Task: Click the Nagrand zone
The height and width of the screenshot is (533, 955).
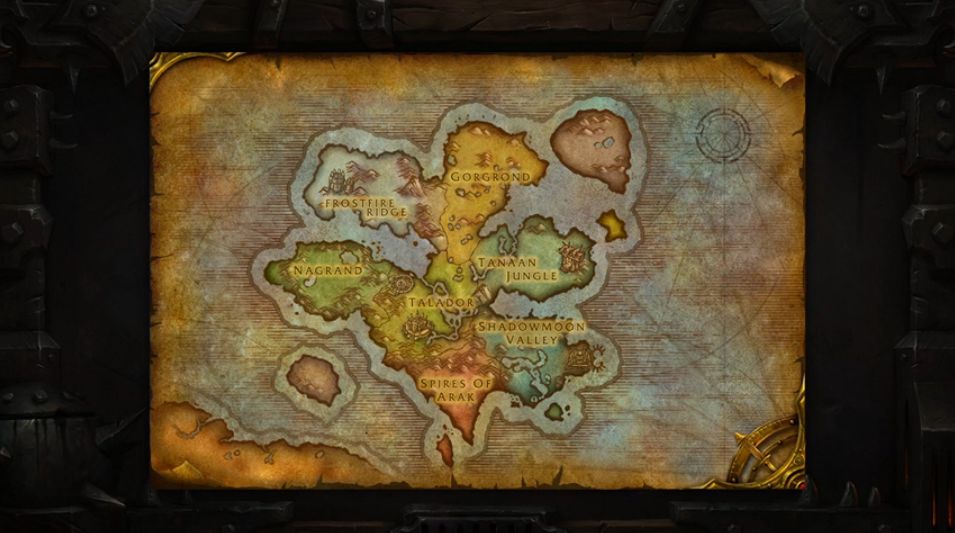Action: tap(328, 270)
